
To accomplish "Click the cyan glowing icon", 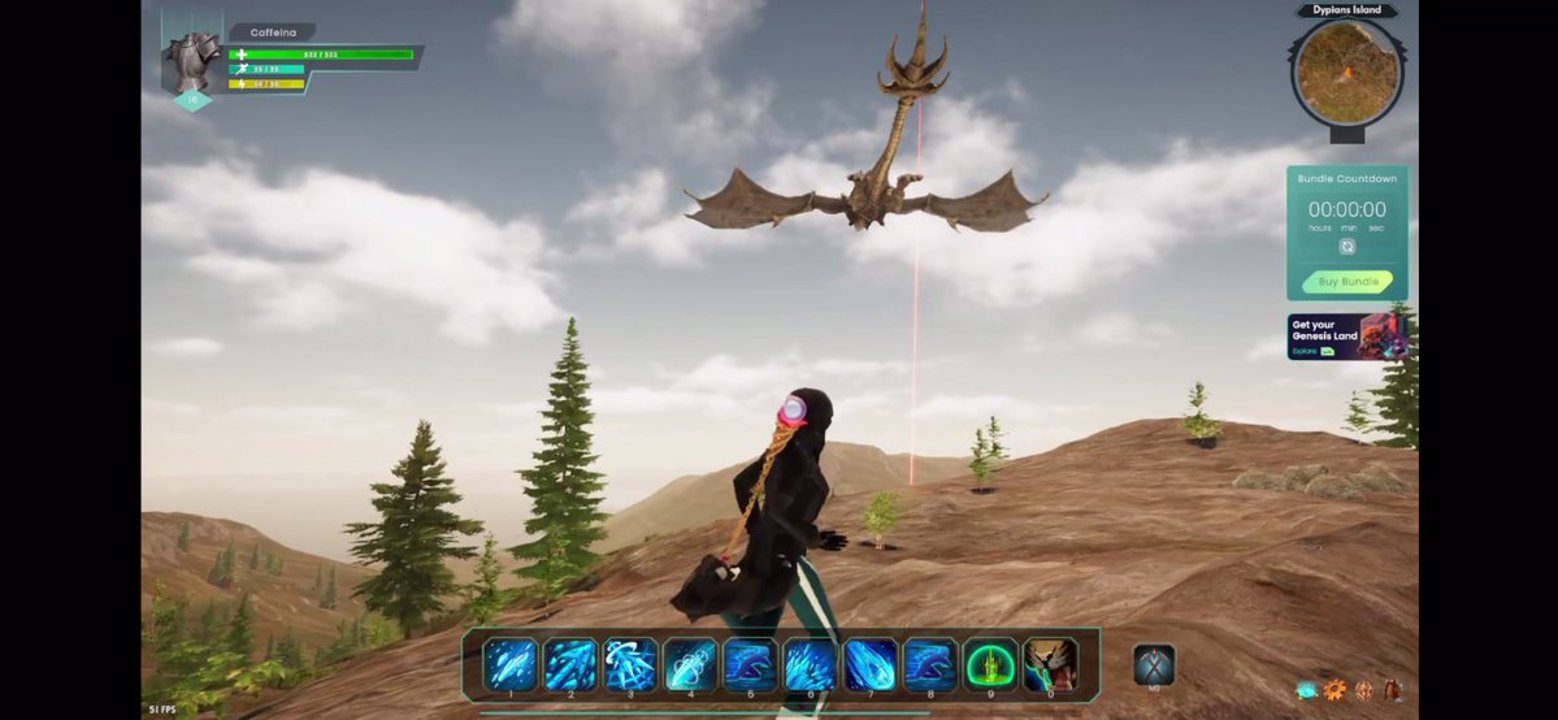I will (x=1306, y=689).
